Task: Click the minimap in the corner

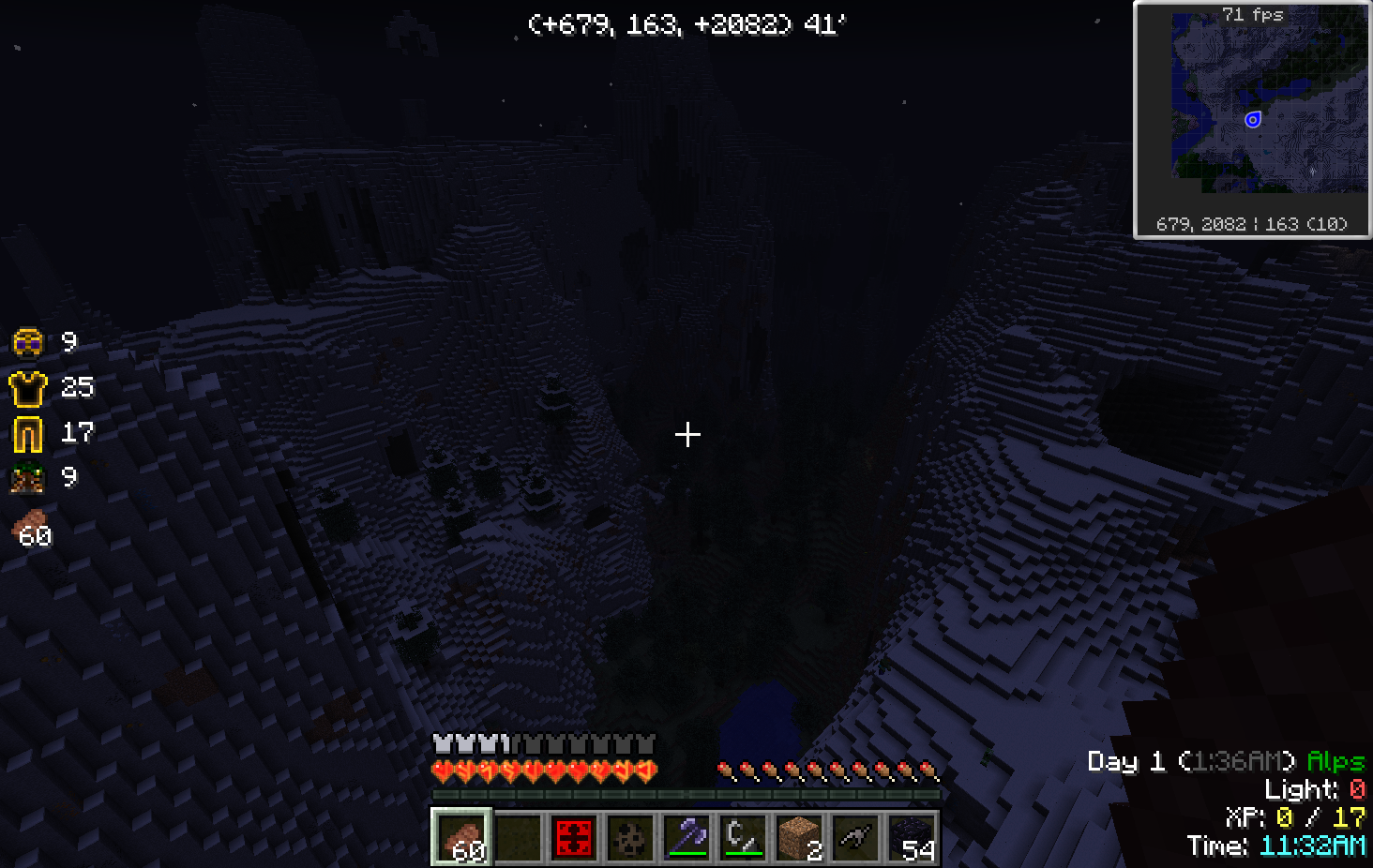Action: click(1252, 120)
